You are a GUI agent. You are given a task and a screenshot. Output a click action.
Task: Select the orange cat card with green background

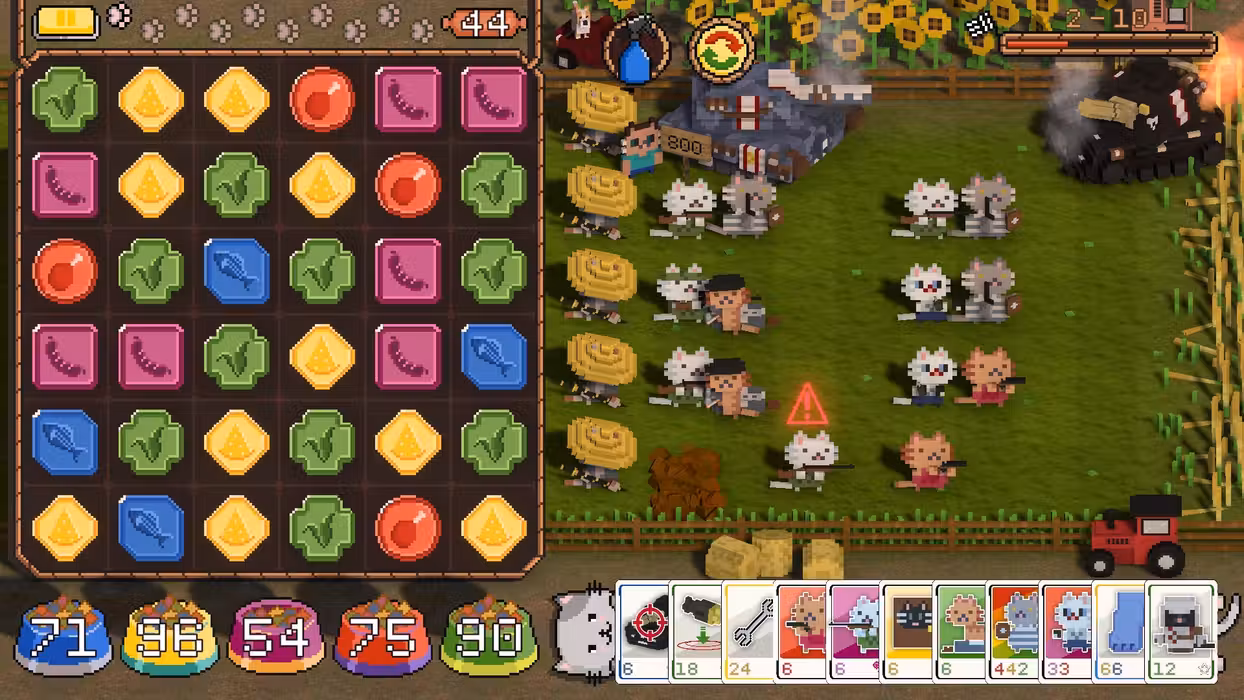click(961, 630)
